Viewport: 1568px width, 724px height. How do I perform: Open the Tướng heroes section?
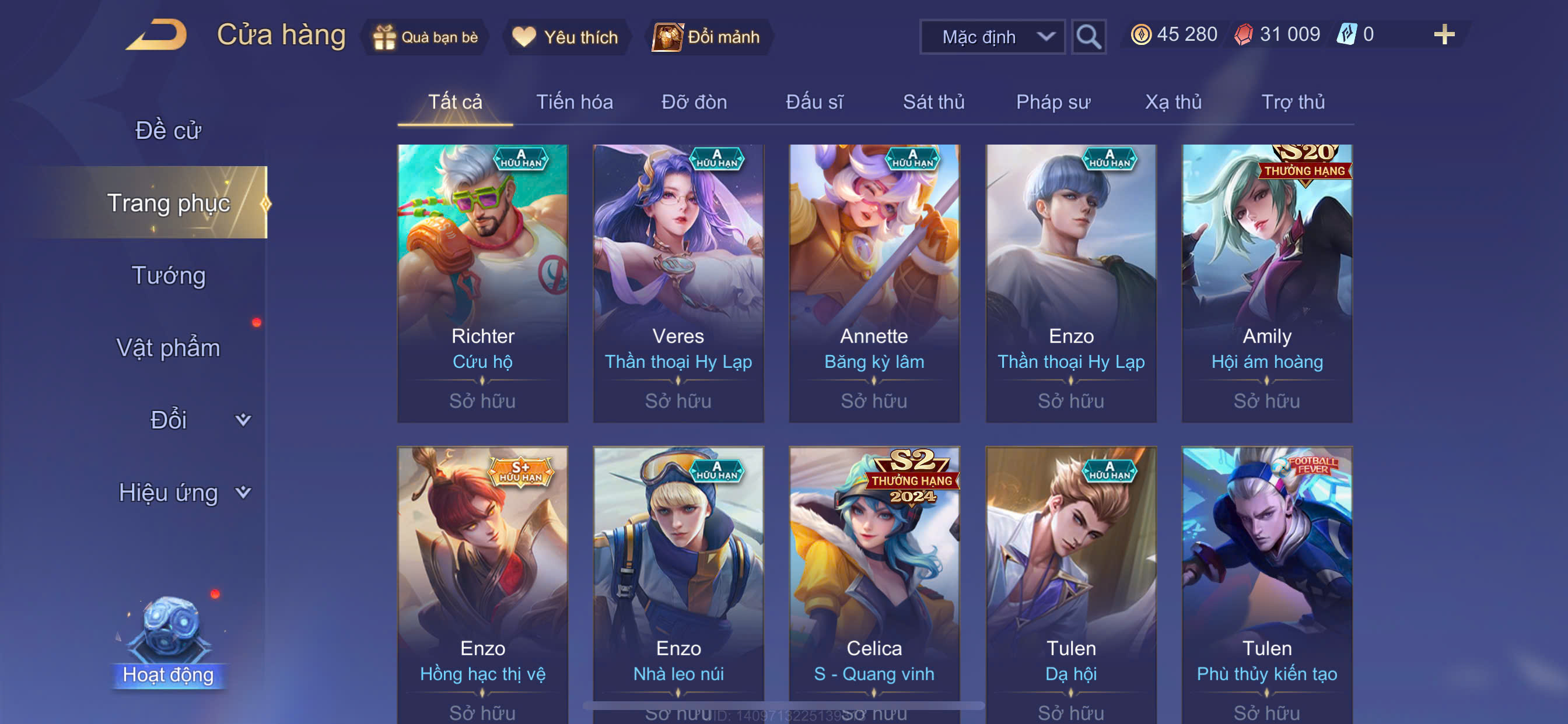pos(169,275)
